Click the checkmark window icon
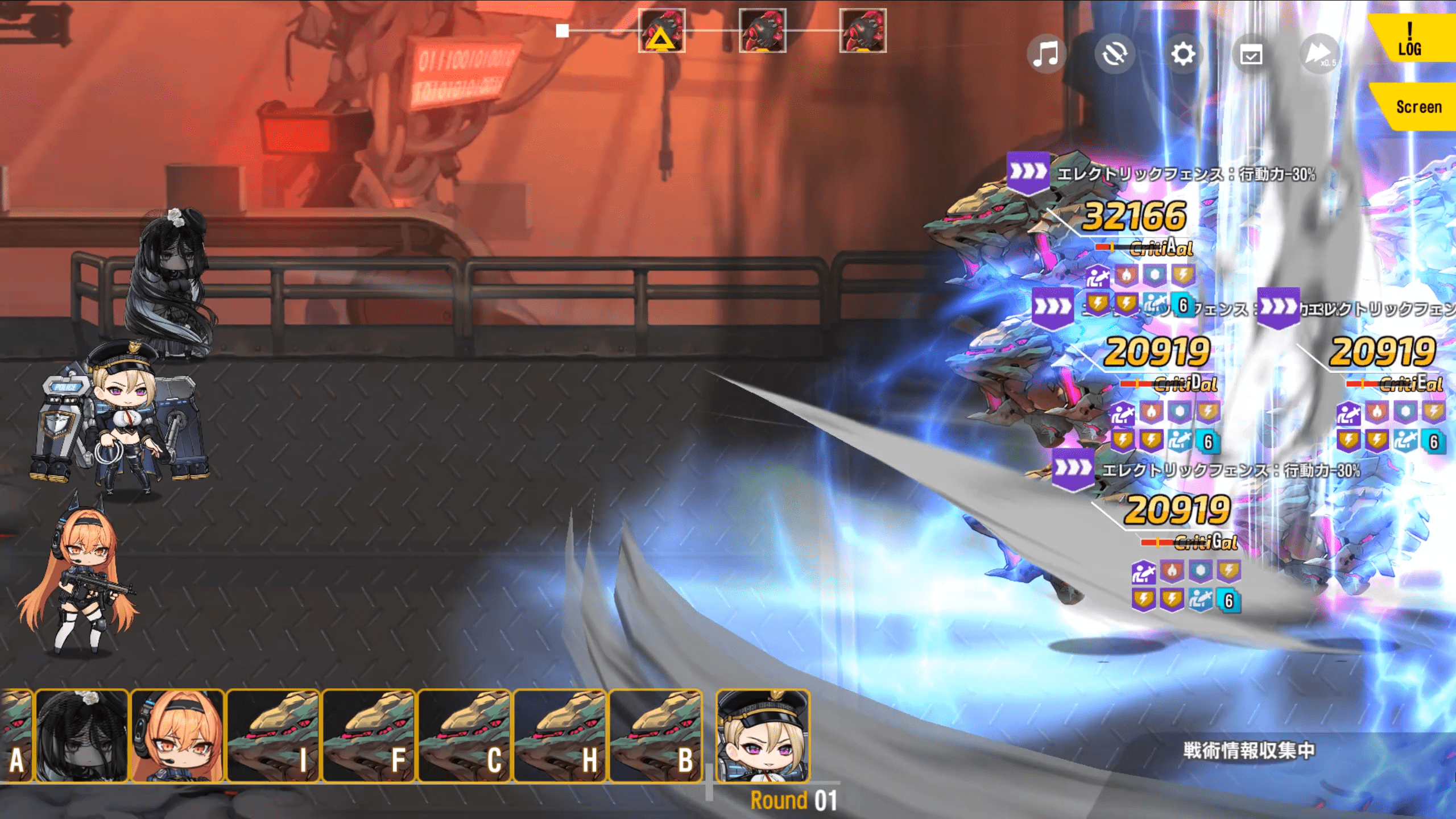This screenshot has width=1456, height=819. pyautogui.click(x=1251, y=55)
